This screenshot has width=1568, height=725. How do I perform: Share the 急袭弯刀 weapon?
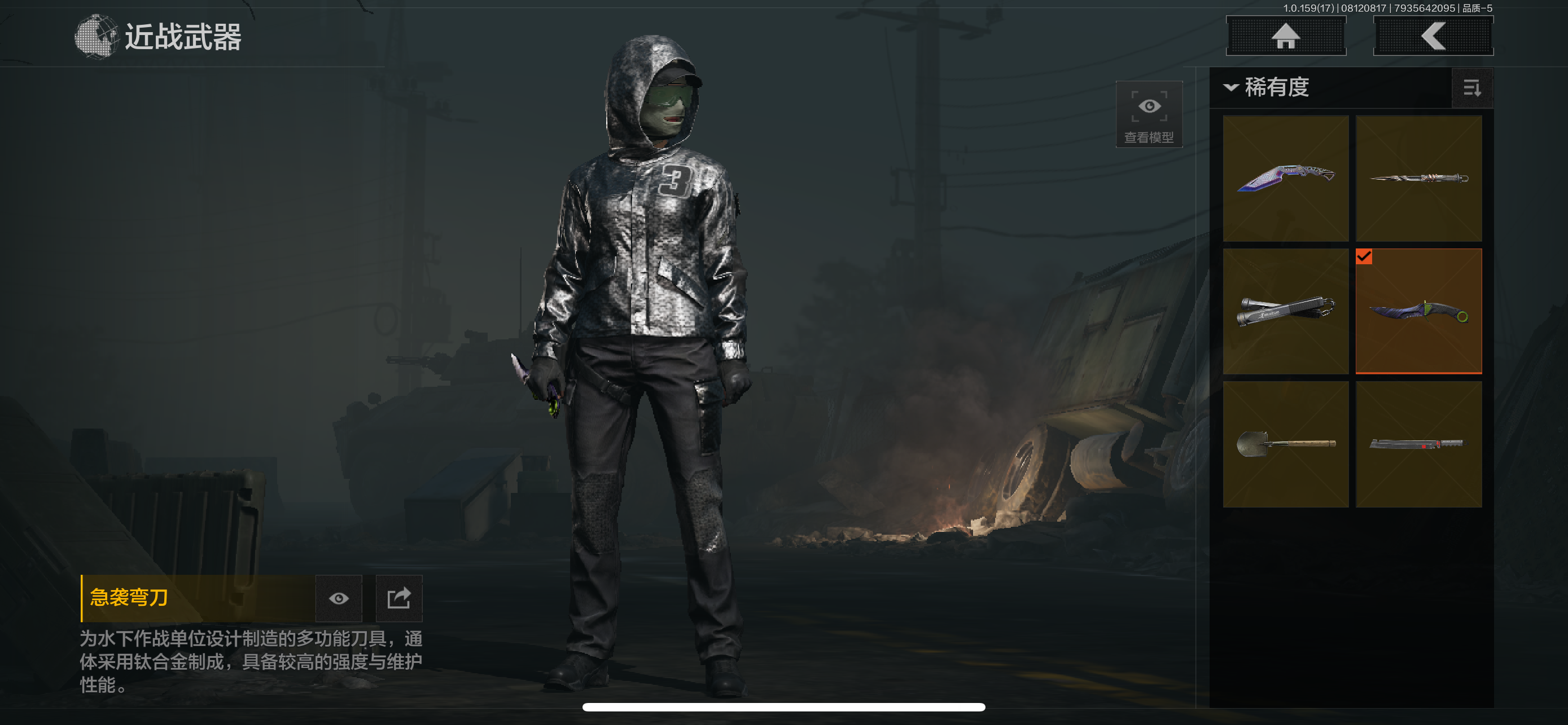point(398,599)
